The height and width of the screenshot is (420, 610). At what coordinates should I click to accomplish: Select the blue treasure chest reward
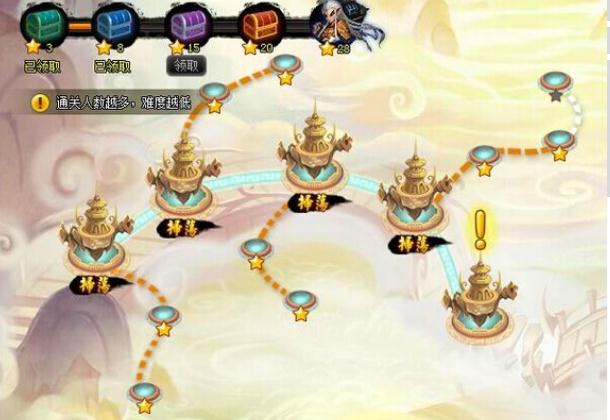tap(113, 21)
